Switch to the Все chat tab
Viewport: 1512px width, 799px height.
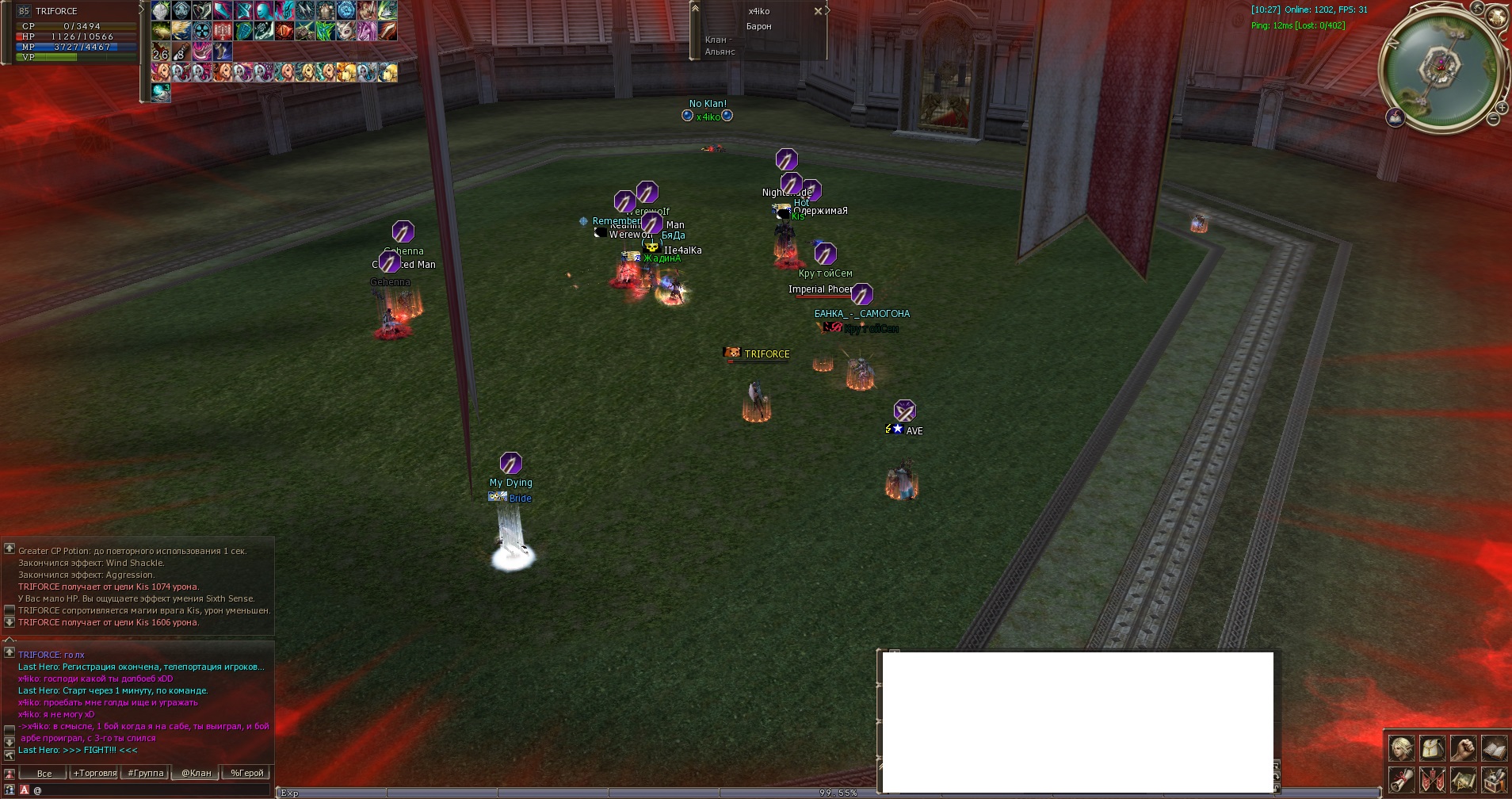[x=44, y=773]
